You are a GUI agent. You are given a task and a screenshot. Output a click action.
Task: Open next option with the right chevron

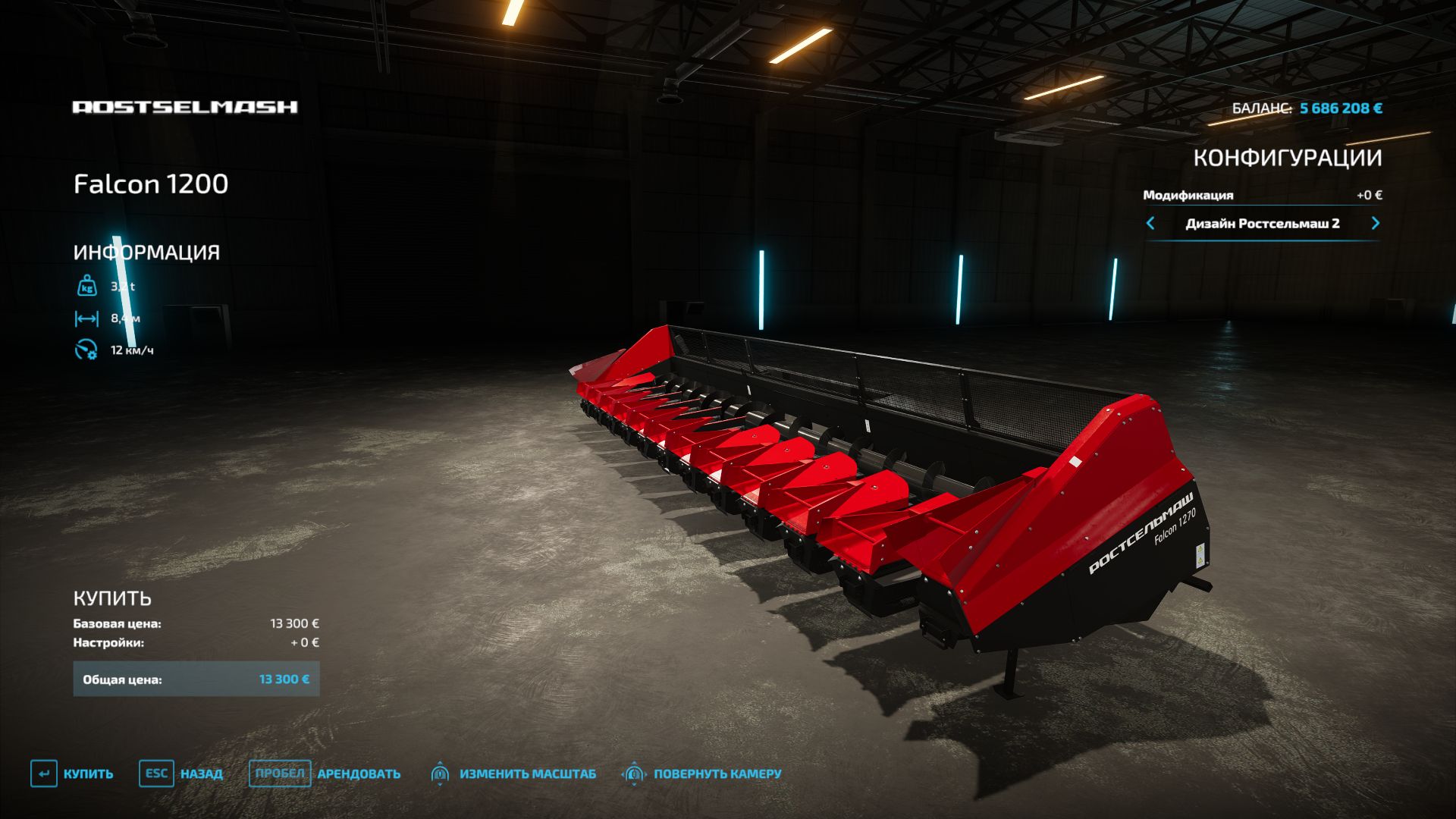(x=1376, y=224)
